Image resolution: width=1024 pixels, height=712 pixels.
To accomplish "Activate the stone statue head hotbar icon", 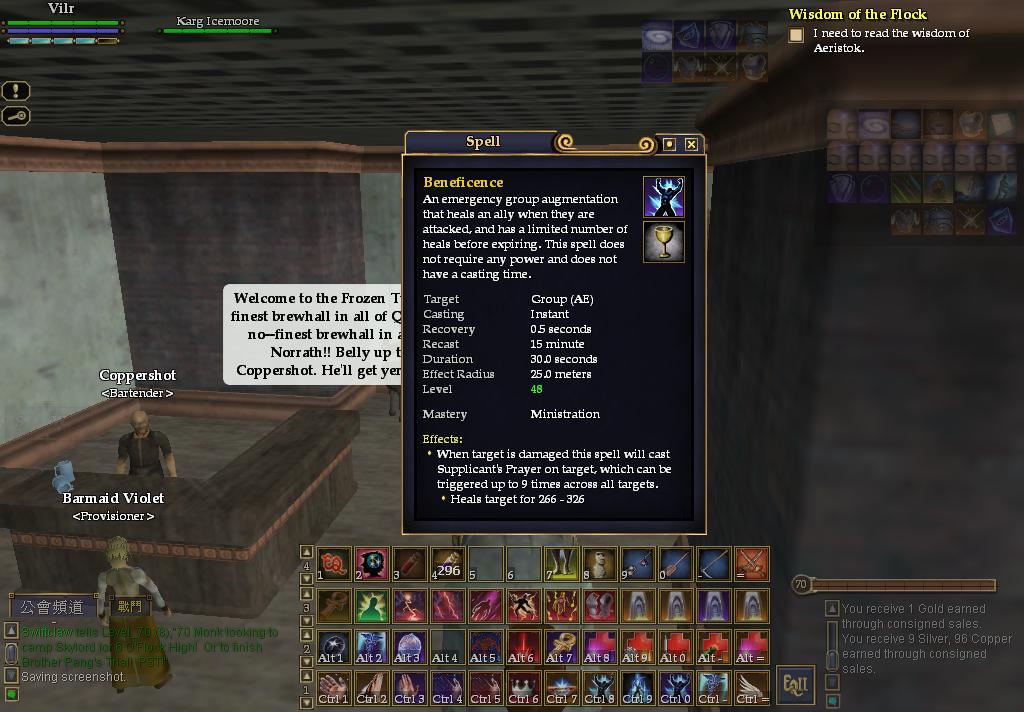I will coord(600,564).
